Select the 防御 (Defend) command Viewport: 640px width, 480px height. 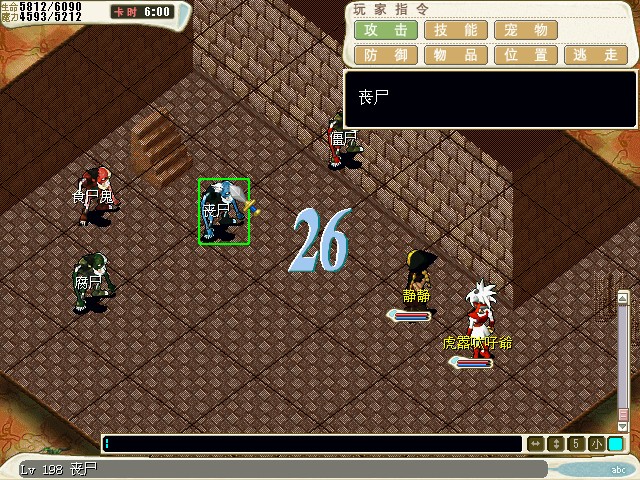click(x=386, y=55)
